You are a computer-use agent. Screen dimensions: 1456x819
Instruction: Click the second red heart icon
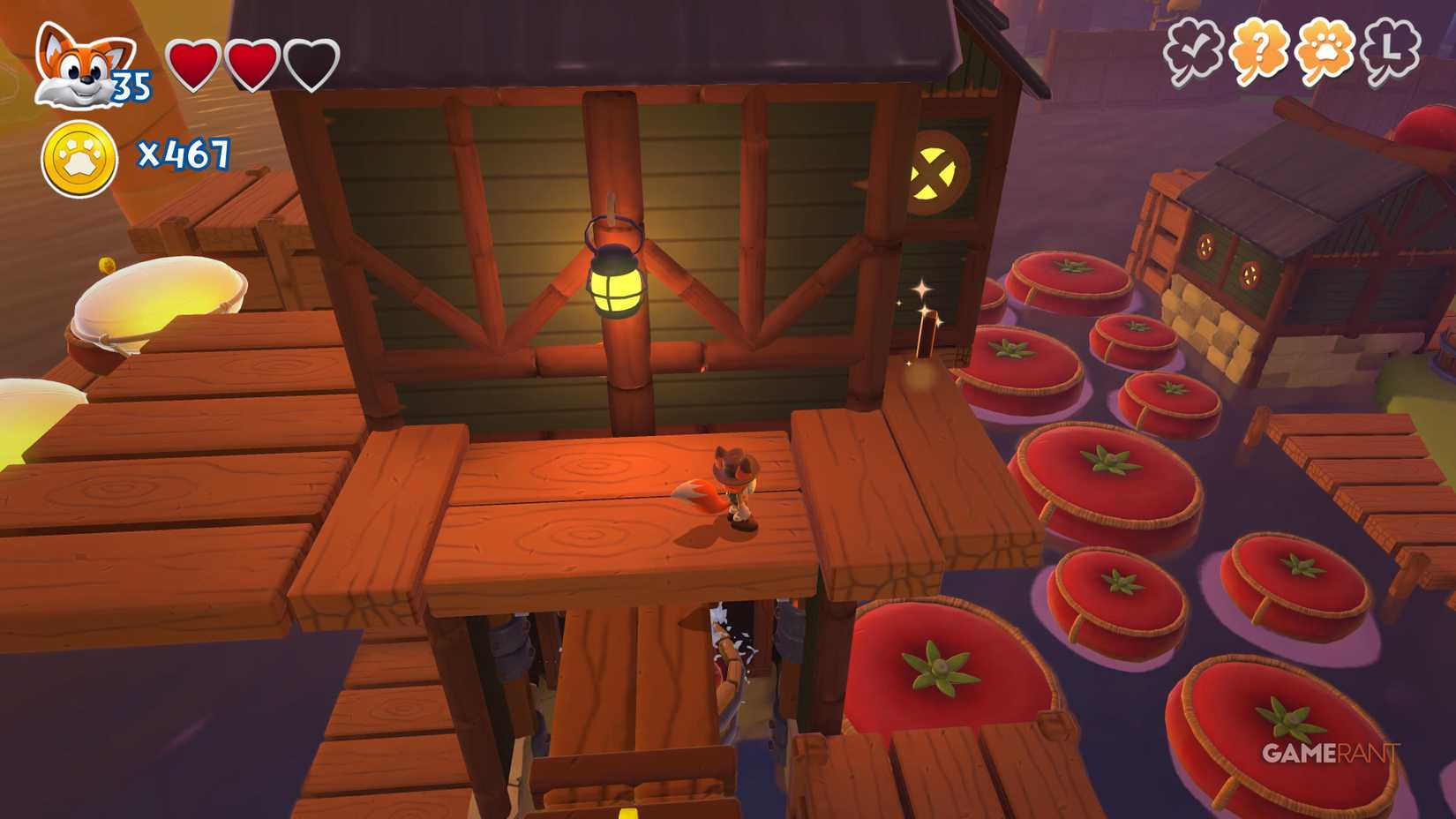(x=253, y=64)
